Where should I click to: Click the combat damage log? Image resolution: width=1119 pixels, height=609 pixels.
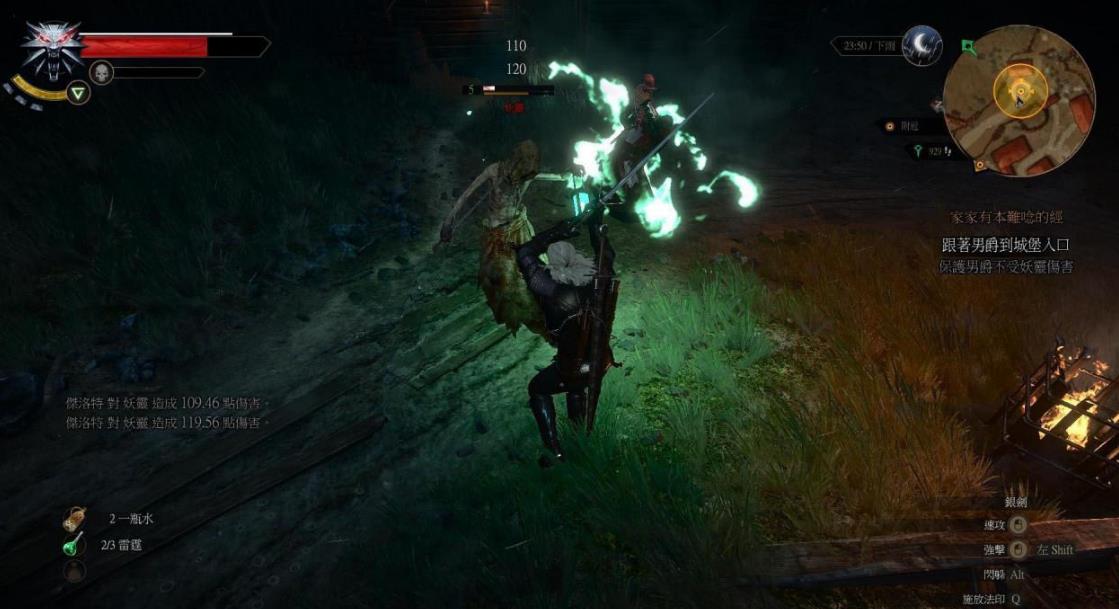pyautogui.click(x=163, y=413)
